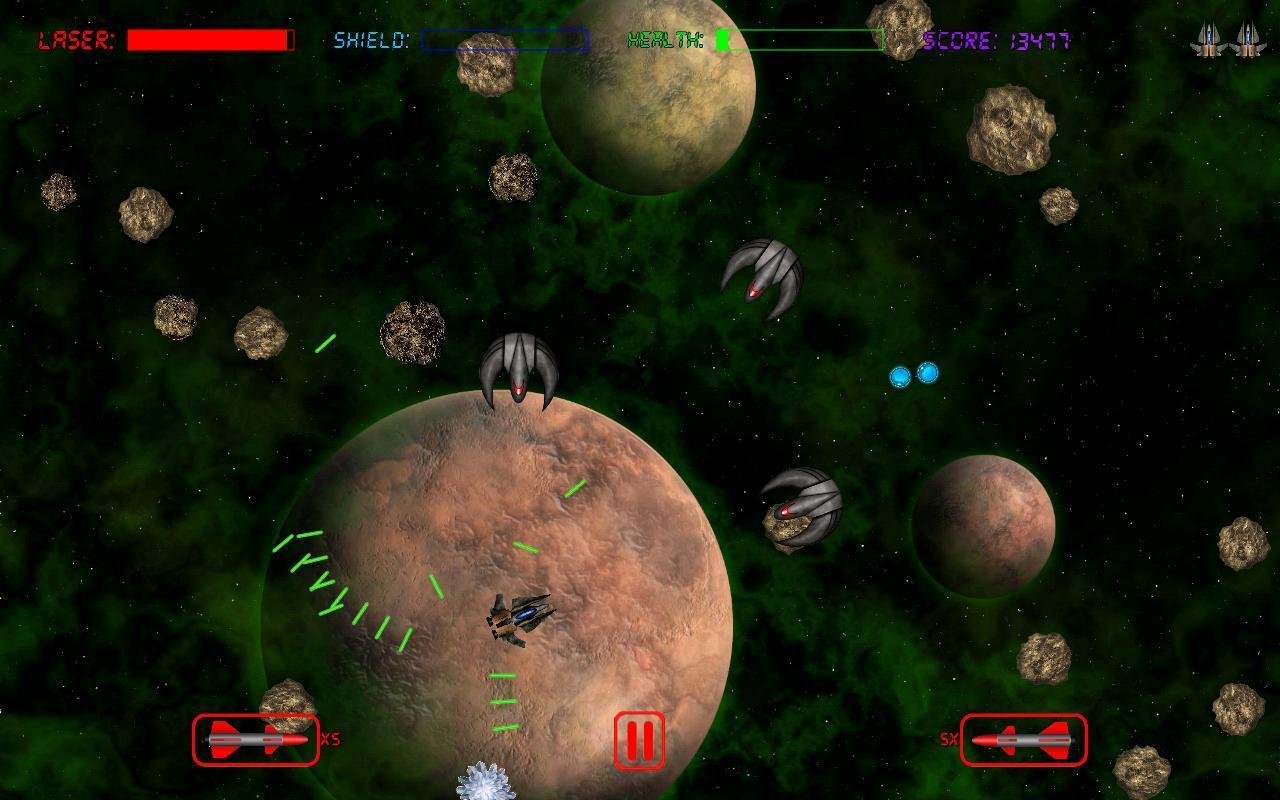The image size is (1280, 800).
Task: Launch a missile with the right button
Action: pos(1023,740)
